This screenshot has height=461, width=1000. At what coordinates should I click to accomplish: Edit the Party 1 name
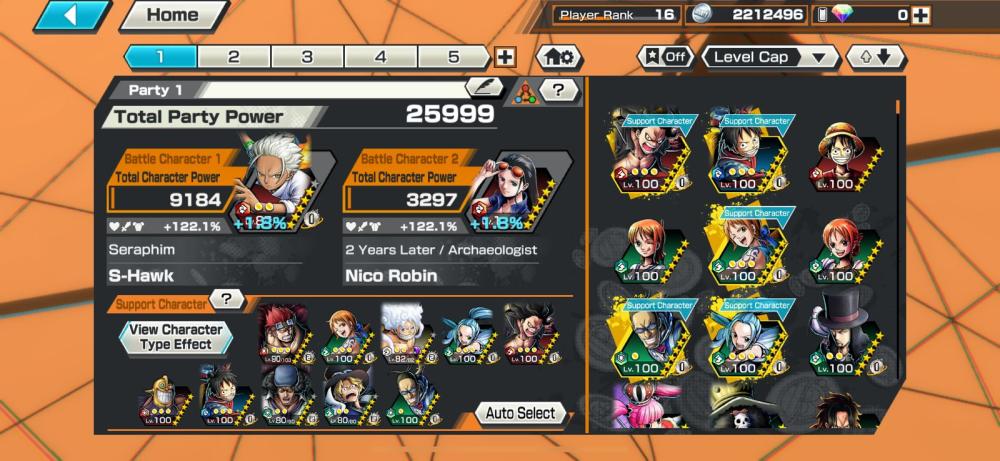pyautogui.click(x=484, y=88)
